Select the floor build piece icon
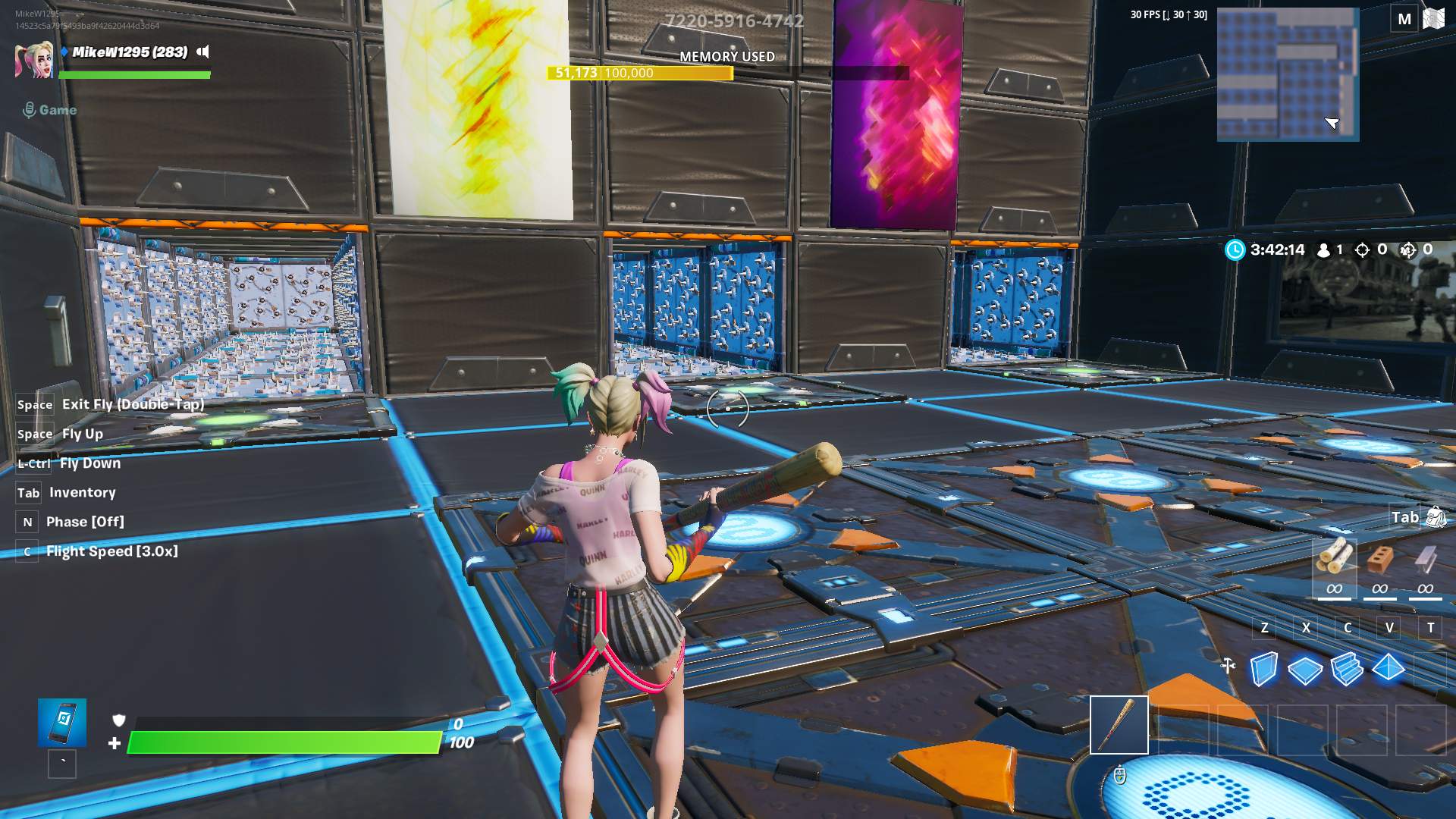The height and width of the screenshot is (819, 1456). pyautogui.click(x=1305, y=671)
